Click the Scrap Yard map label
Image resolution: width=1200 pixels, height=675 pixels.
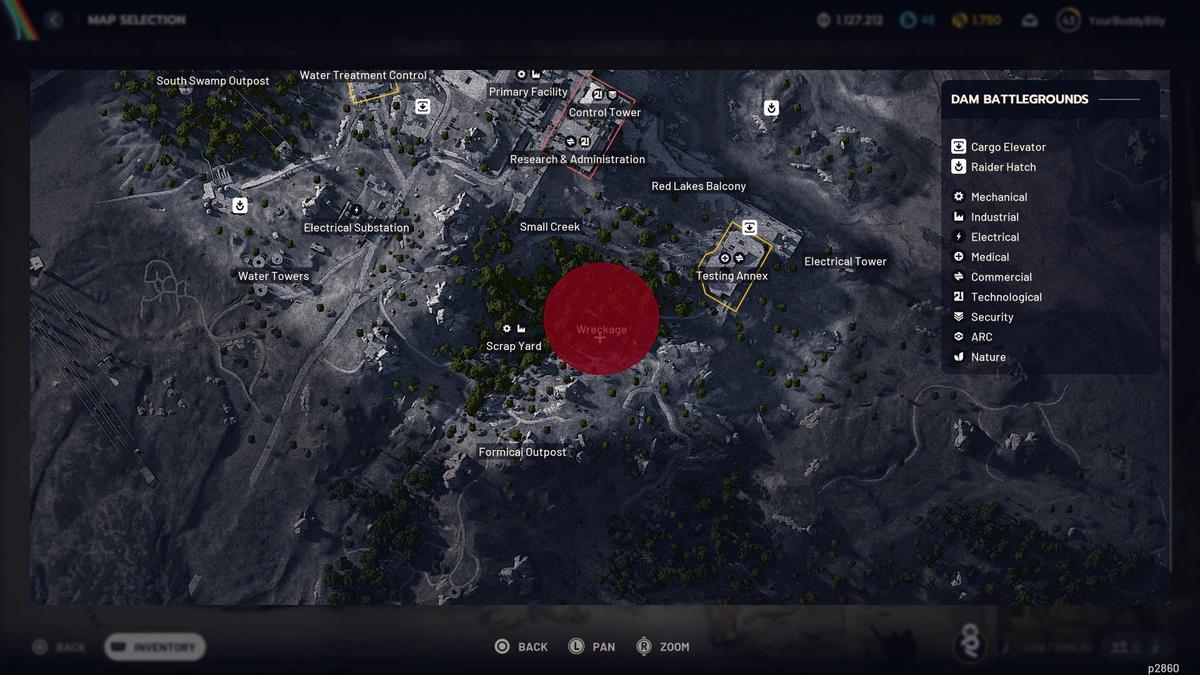tap(514, 346)
